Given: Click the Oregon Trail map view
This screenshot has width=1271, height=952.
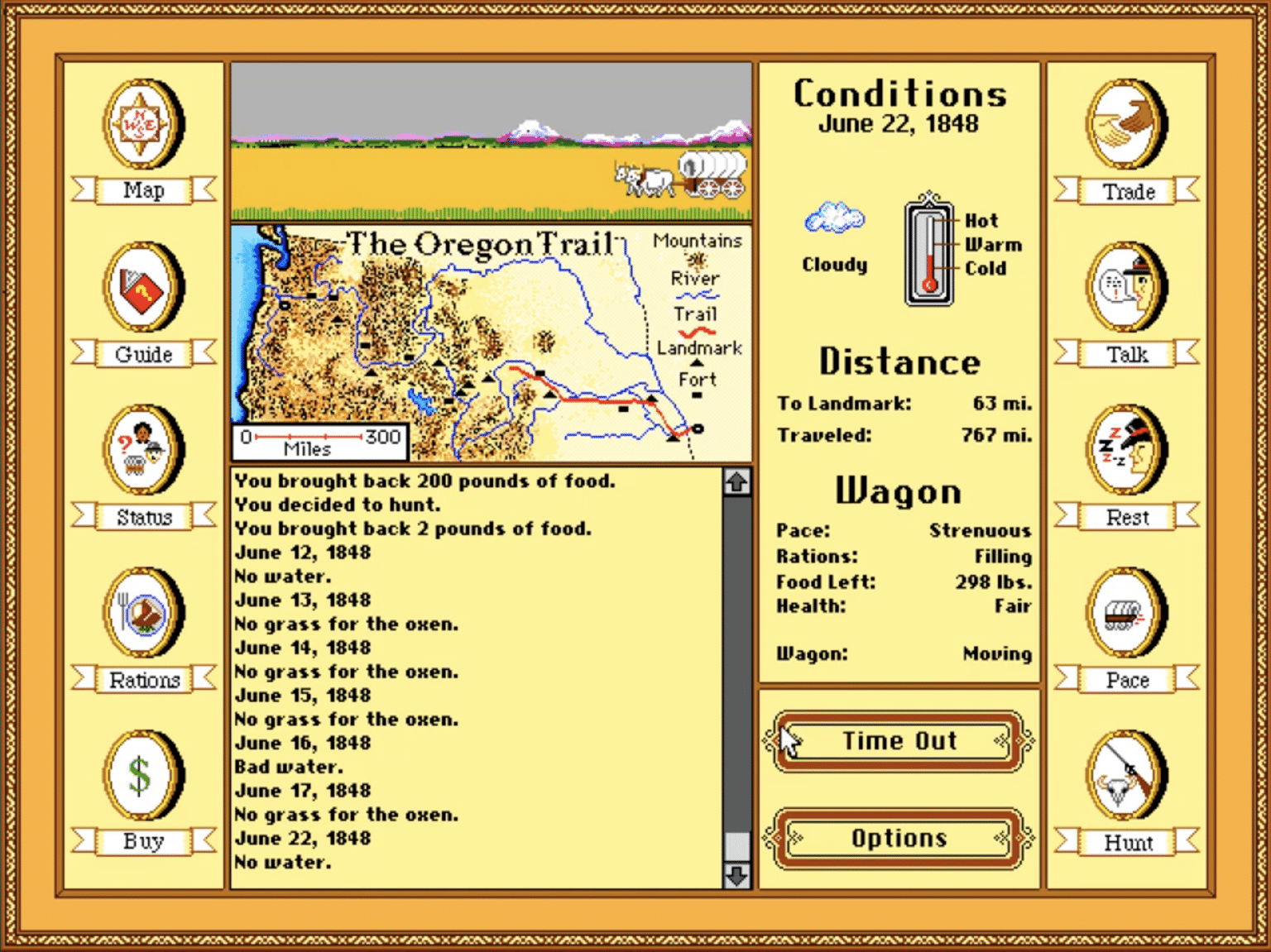Looking at the screenshot, I should tap(488, 339).
